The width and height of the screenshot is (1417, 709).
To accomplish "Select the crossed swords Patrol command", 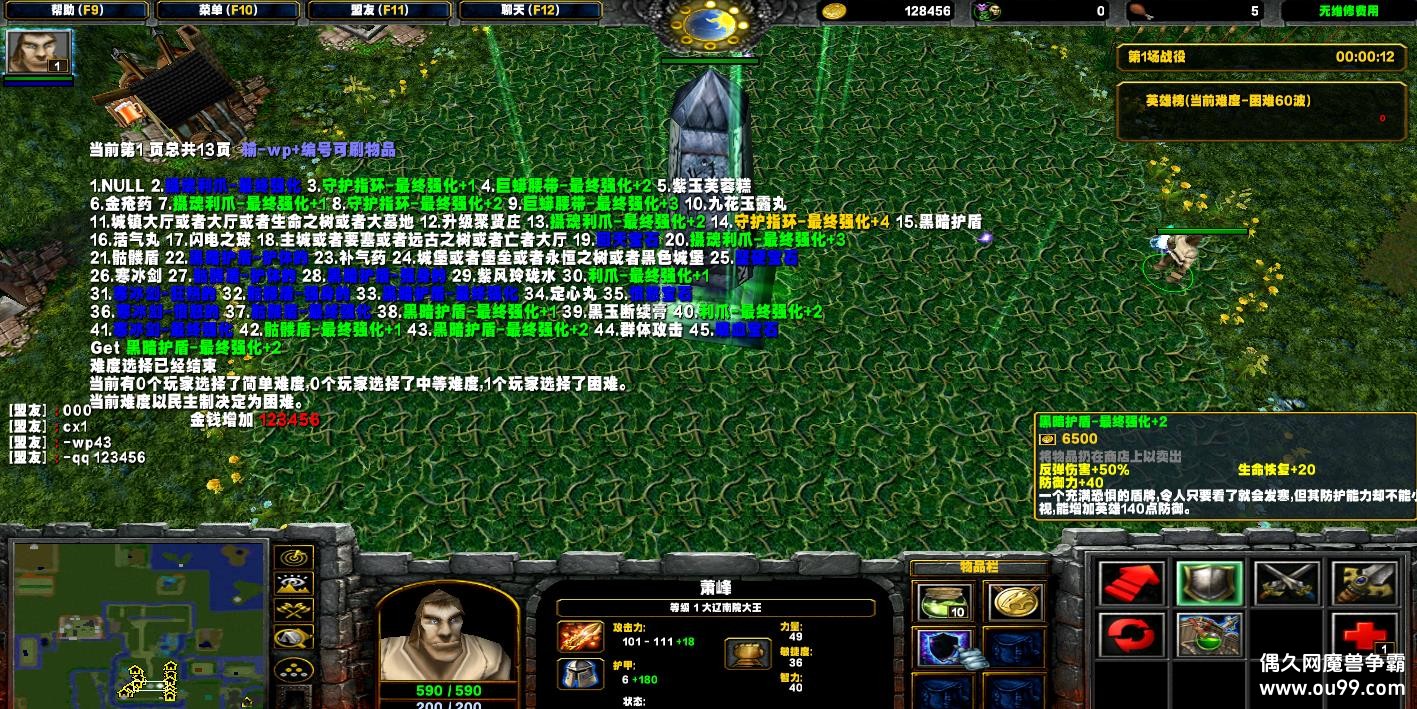I will [x=1285, y=583].
